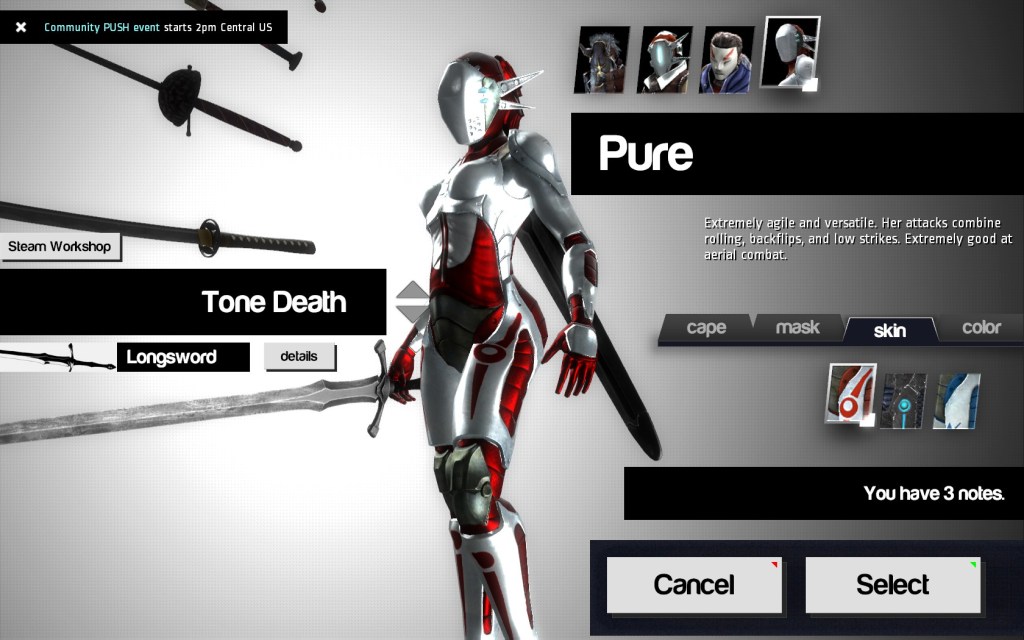Viewport: 1024px width, 640px height.
Task: Close the Community PUSH event notice
Action: click(x=20, y=27)
